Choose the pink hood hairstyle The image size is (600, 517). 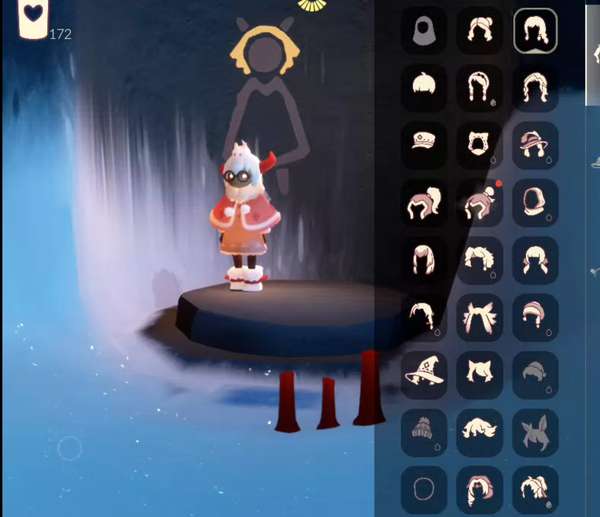pos(535,202)
